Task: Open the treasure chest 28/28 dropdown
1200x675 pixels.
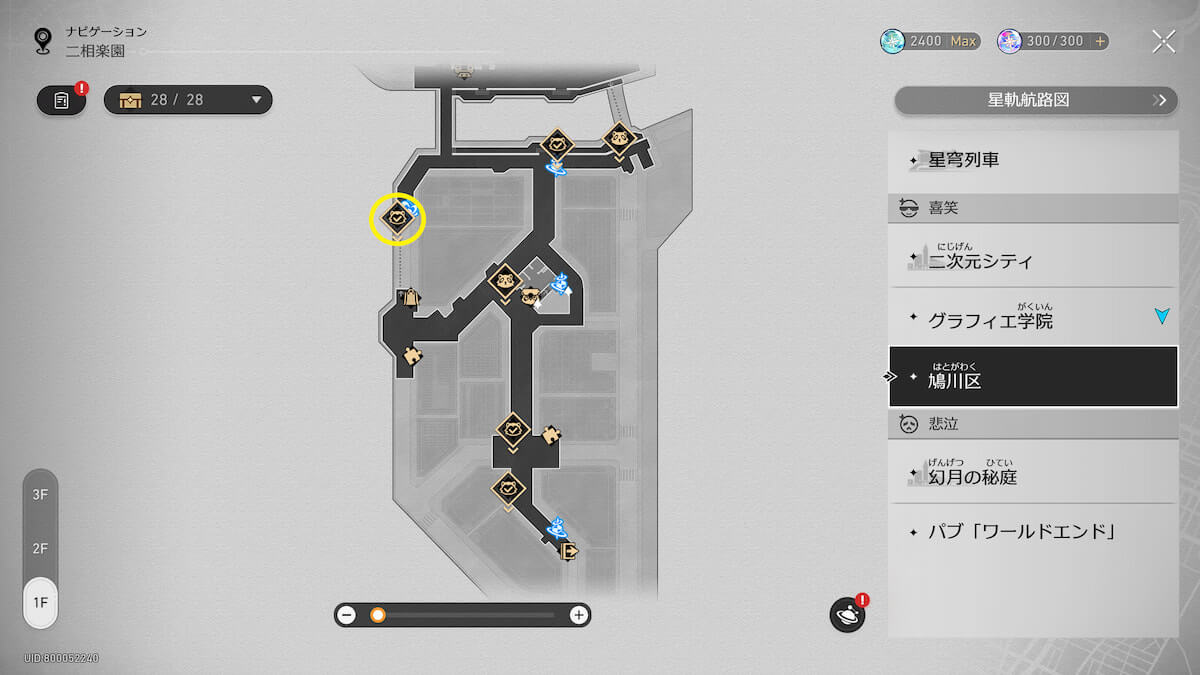Action: coord(188,100)
